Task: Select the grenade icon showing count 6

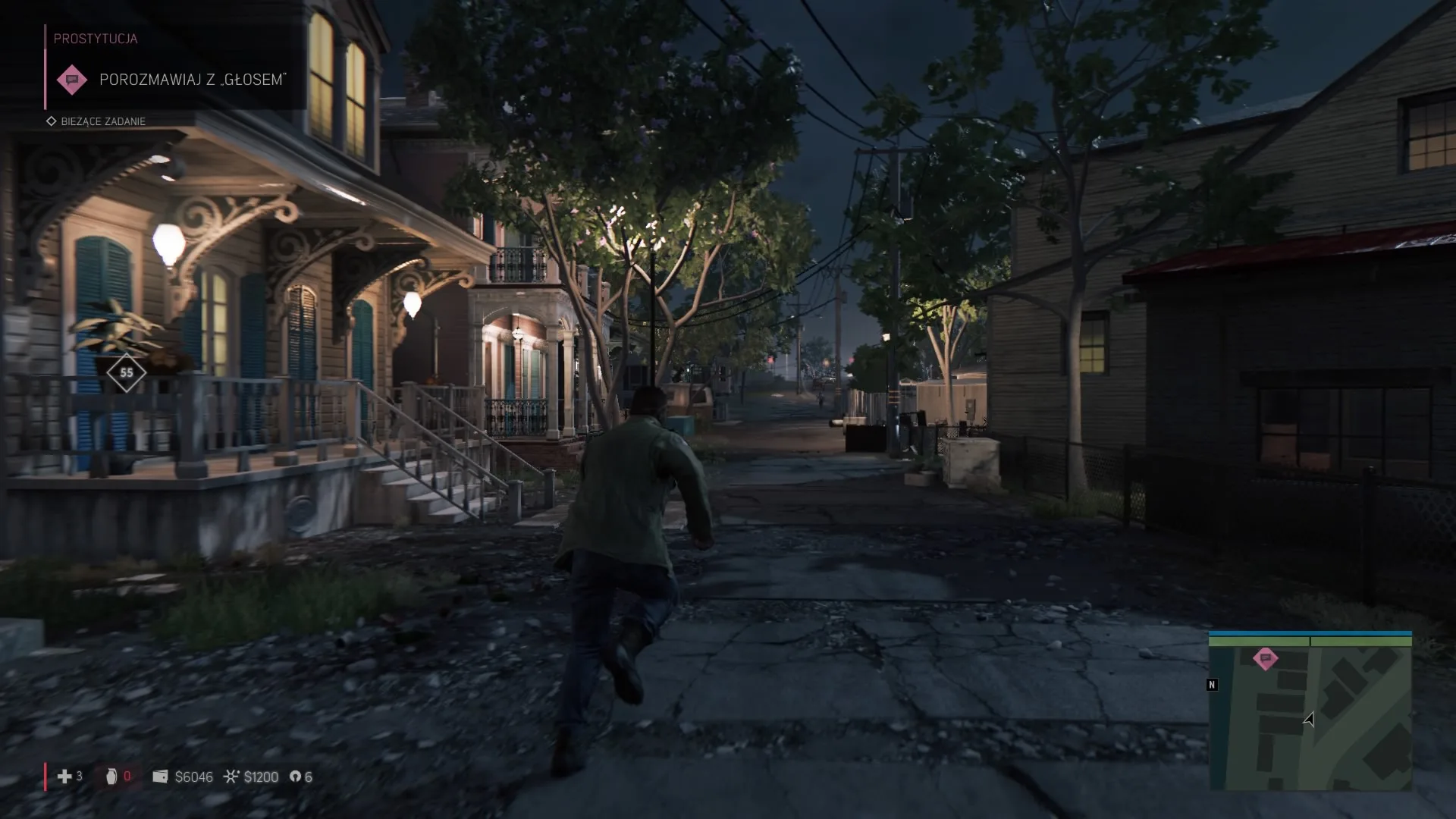Action: click(x=296, y=777)
